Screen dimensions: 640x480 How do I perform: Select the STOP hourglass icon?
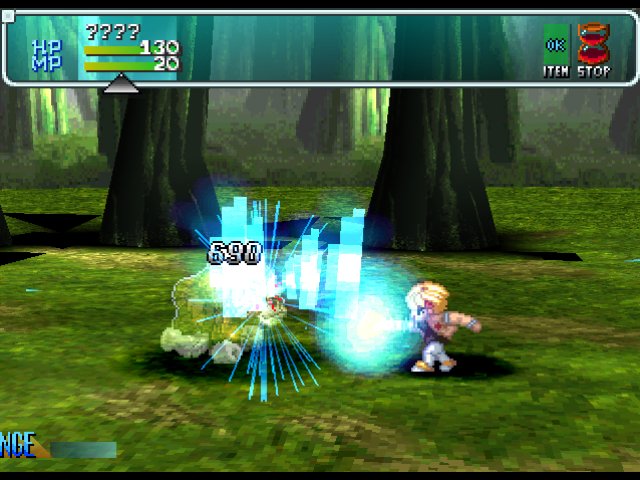pyautogui.click(x=593, y=46)
